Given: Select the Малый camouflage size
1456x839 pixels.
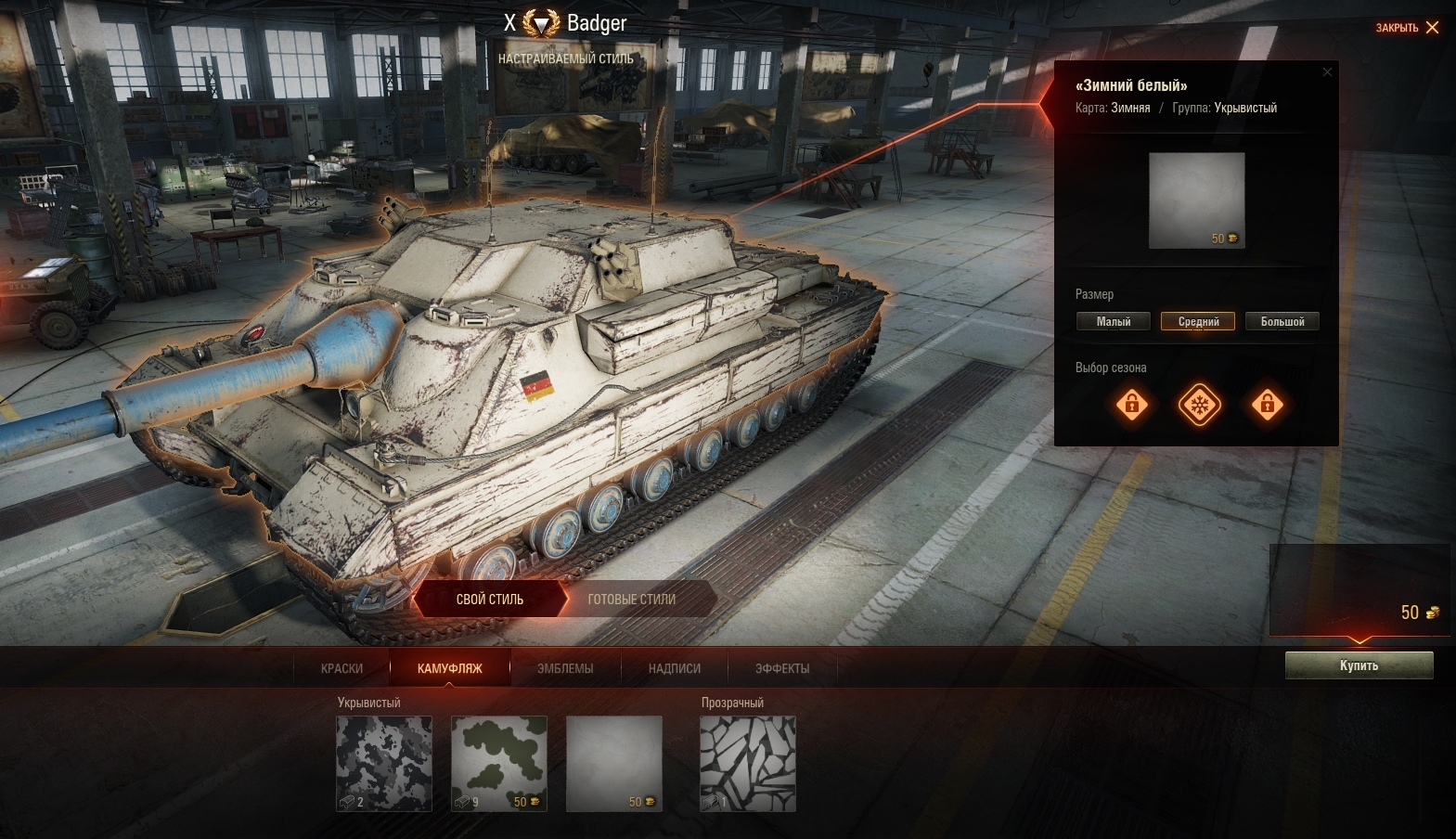Looking at the screenshot, I should pos(1114,322).
